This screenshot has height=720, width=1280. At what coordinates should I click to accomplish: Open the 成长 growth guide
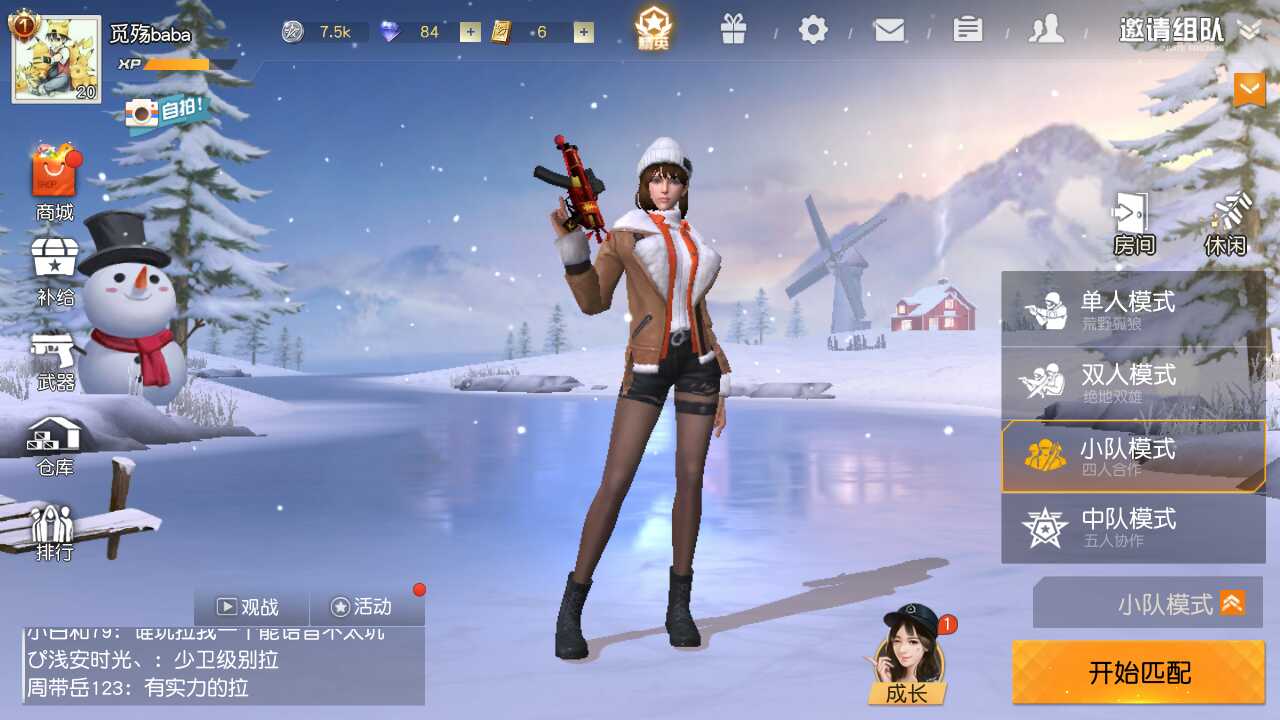point(908,656)
